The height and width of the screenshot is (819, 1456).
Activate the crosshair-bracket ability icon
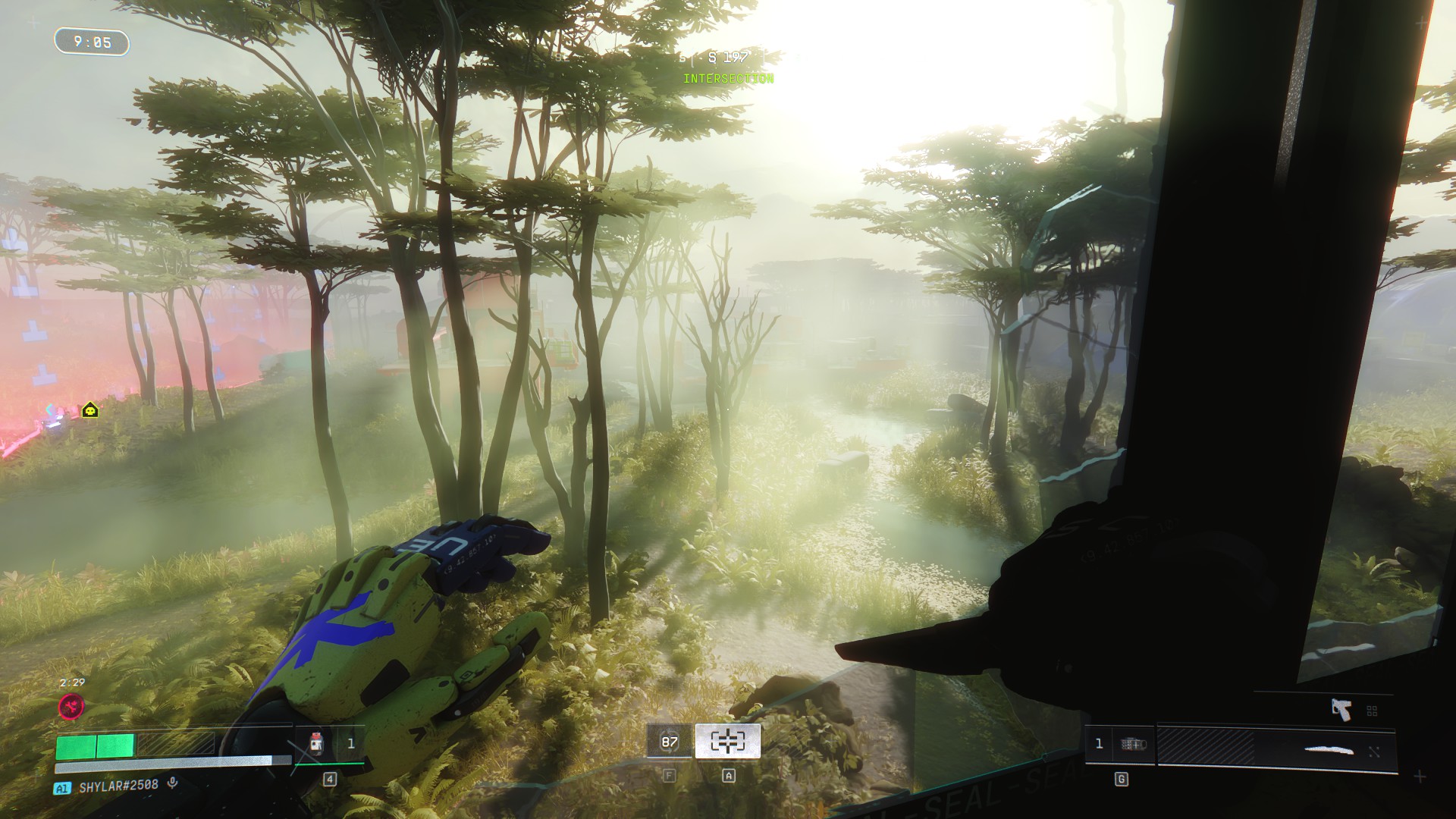coord(727,742)
